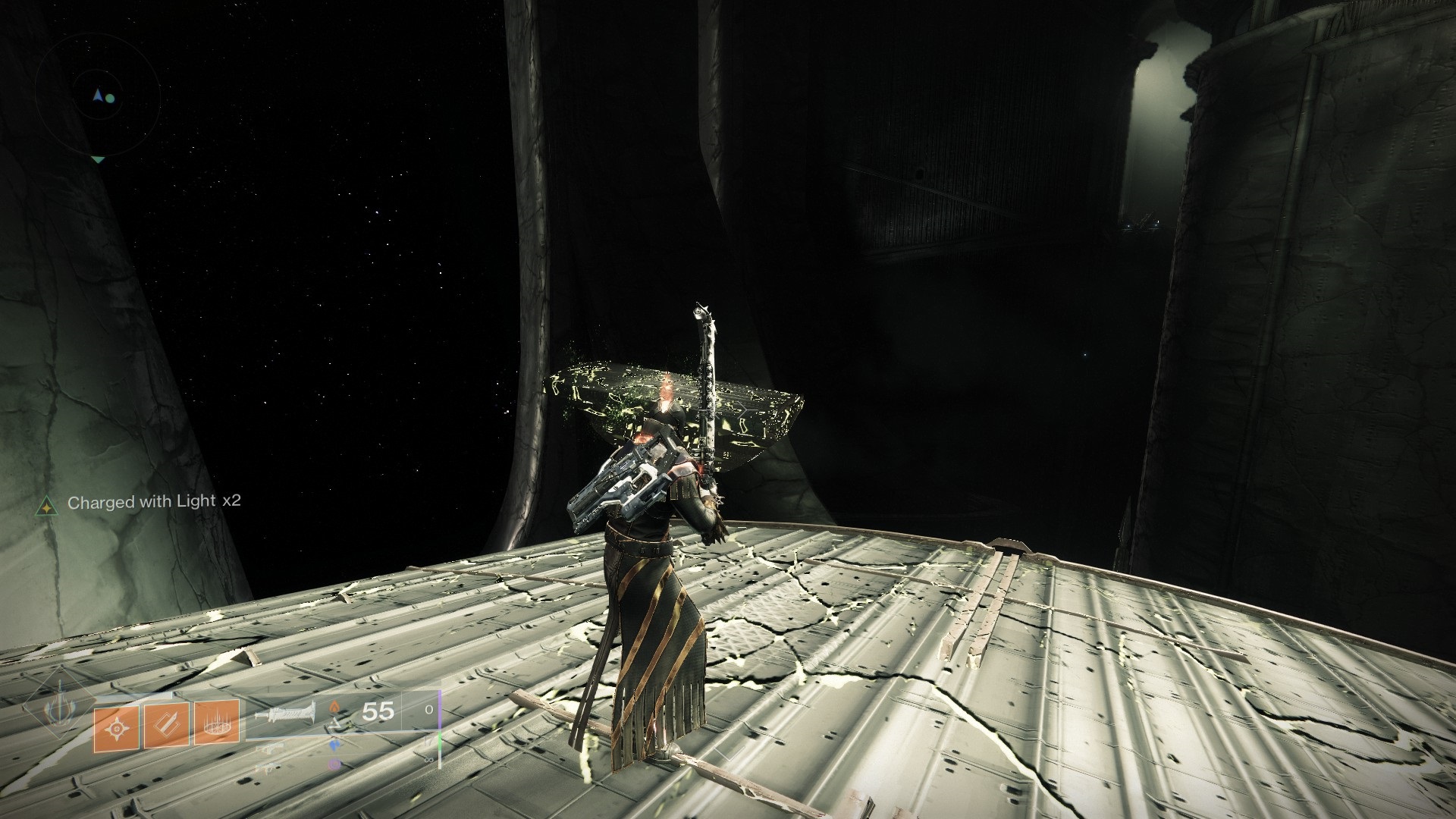Screen dimensions: 1456x819
Task: Click the upper stowed weapon silhouette icon
Action: (270, 748)
